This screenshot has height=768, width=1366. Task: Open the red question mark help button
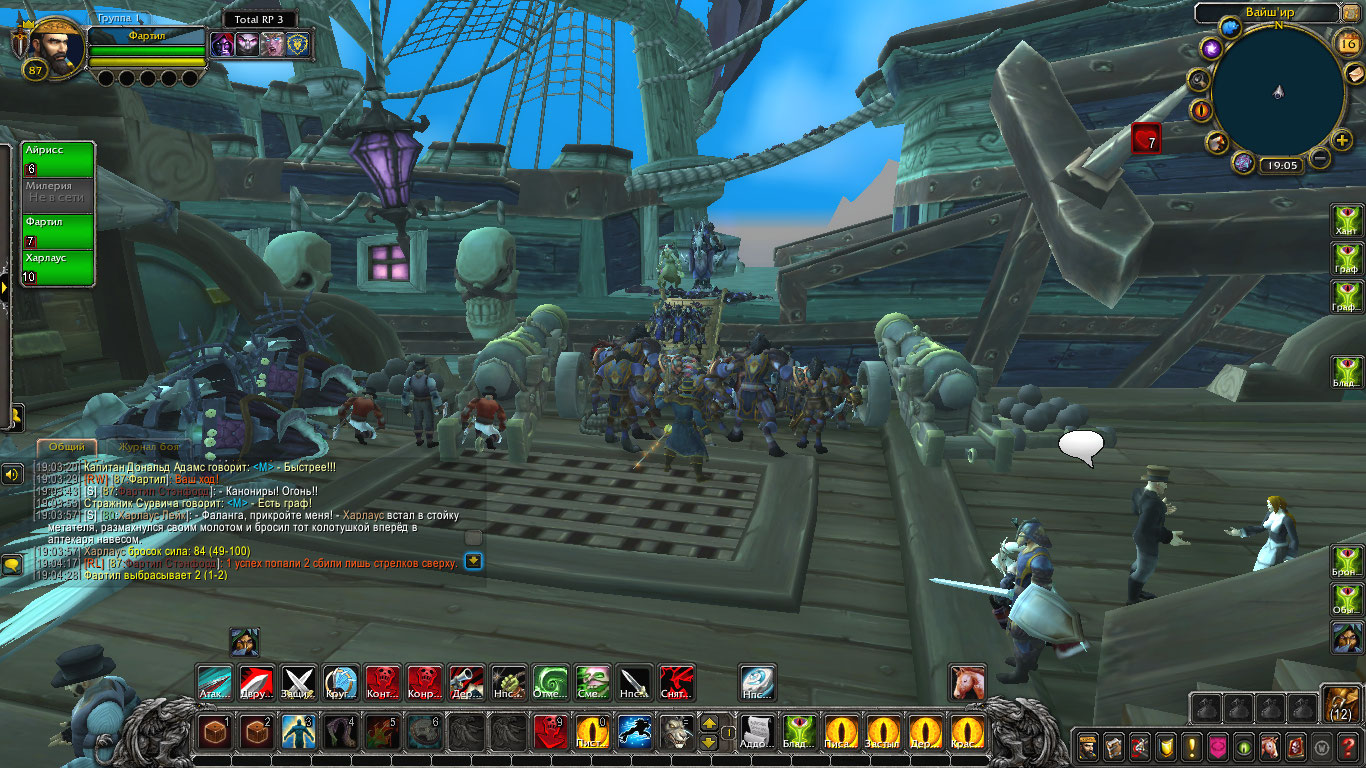(x=1348, y=747)
